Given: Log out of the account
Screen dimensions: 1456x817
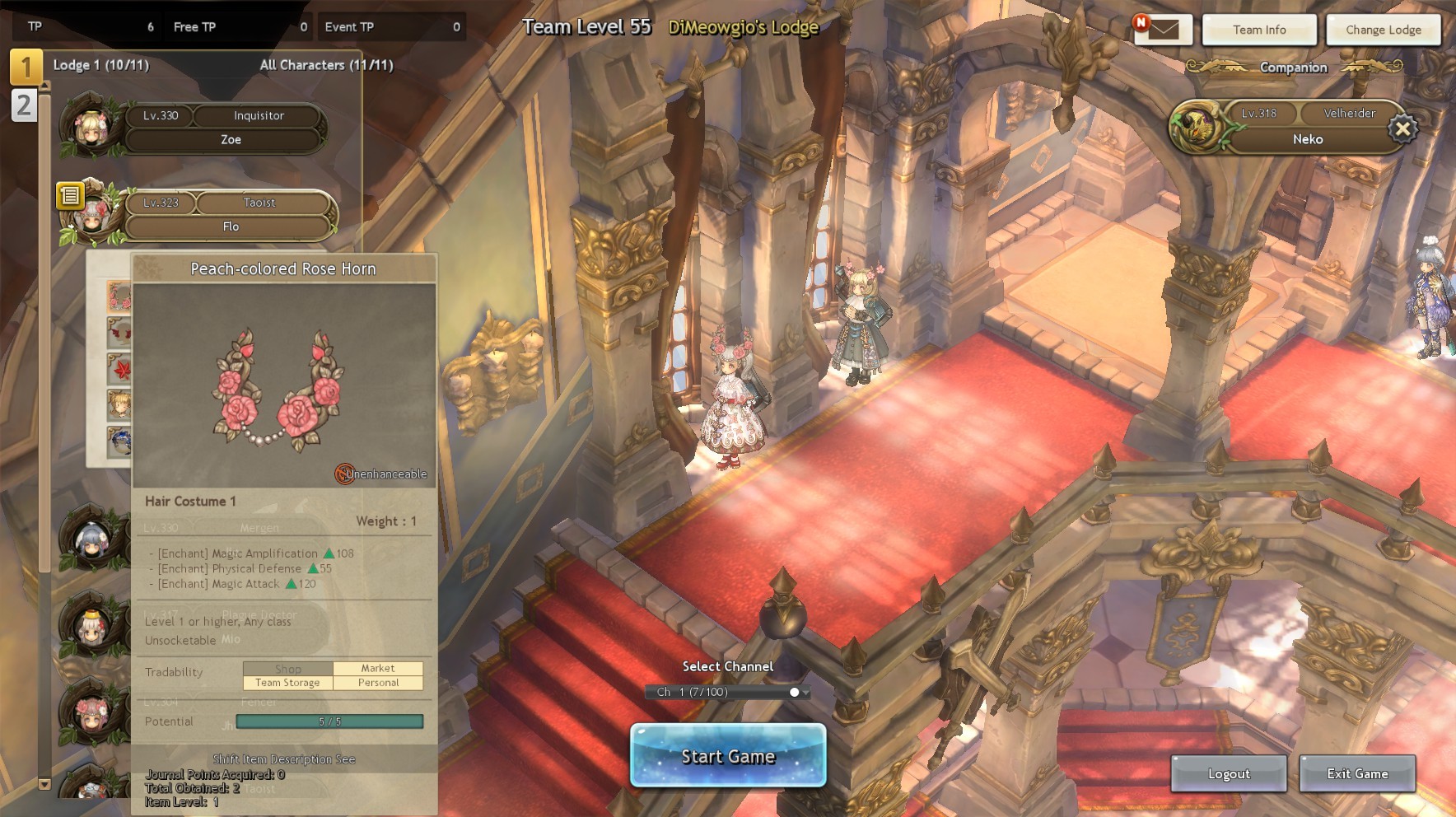Looking at the screenshot, I should (1228, 773).
